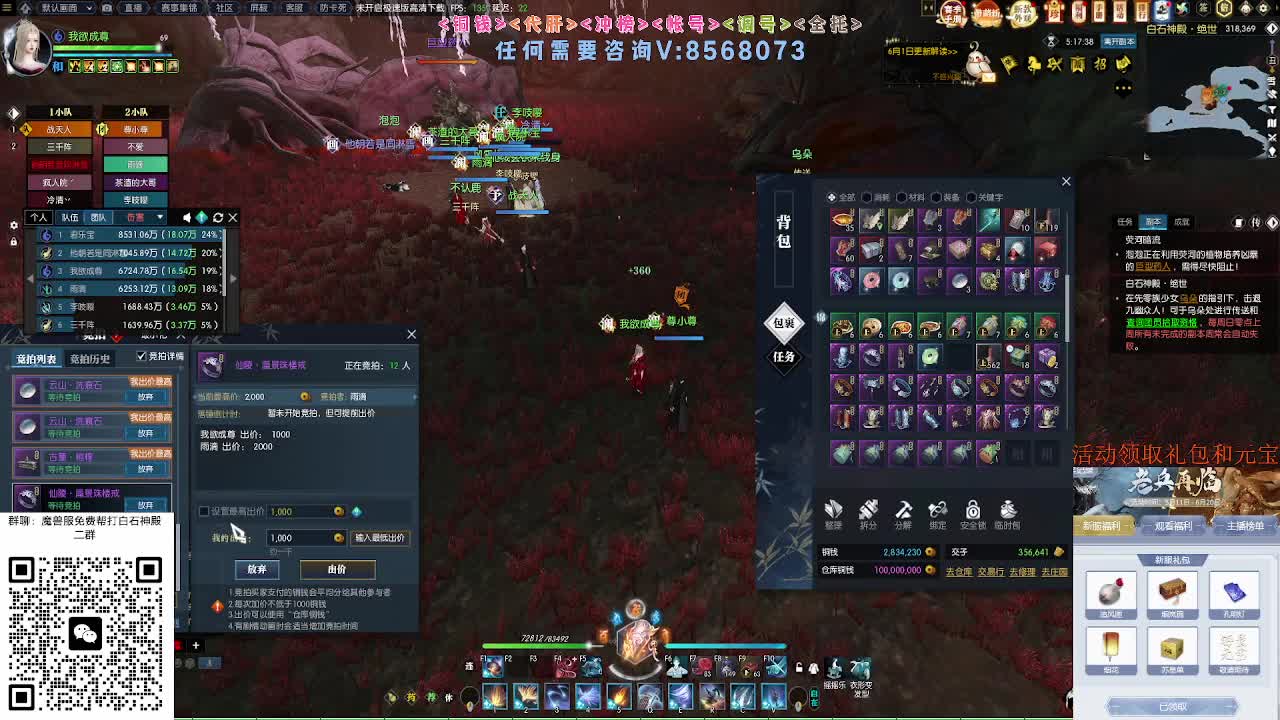Viewport: 1280px width, 720px height.
Task: Click the first skill icon on F1
Action: pyautogui.click(x=493, y=668)
